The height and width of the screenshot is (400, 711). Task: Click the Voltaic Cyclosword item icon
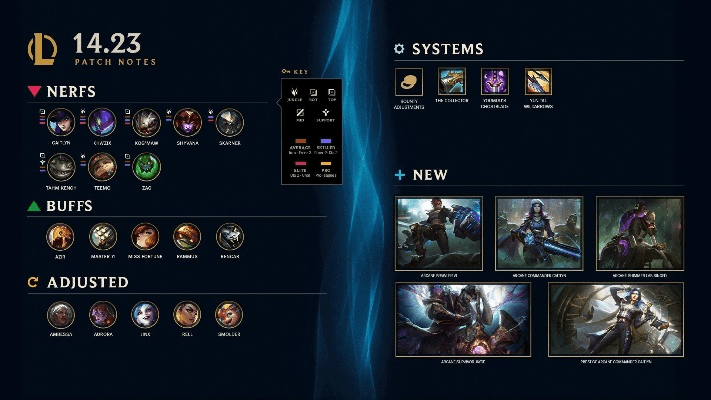point(495,82)
